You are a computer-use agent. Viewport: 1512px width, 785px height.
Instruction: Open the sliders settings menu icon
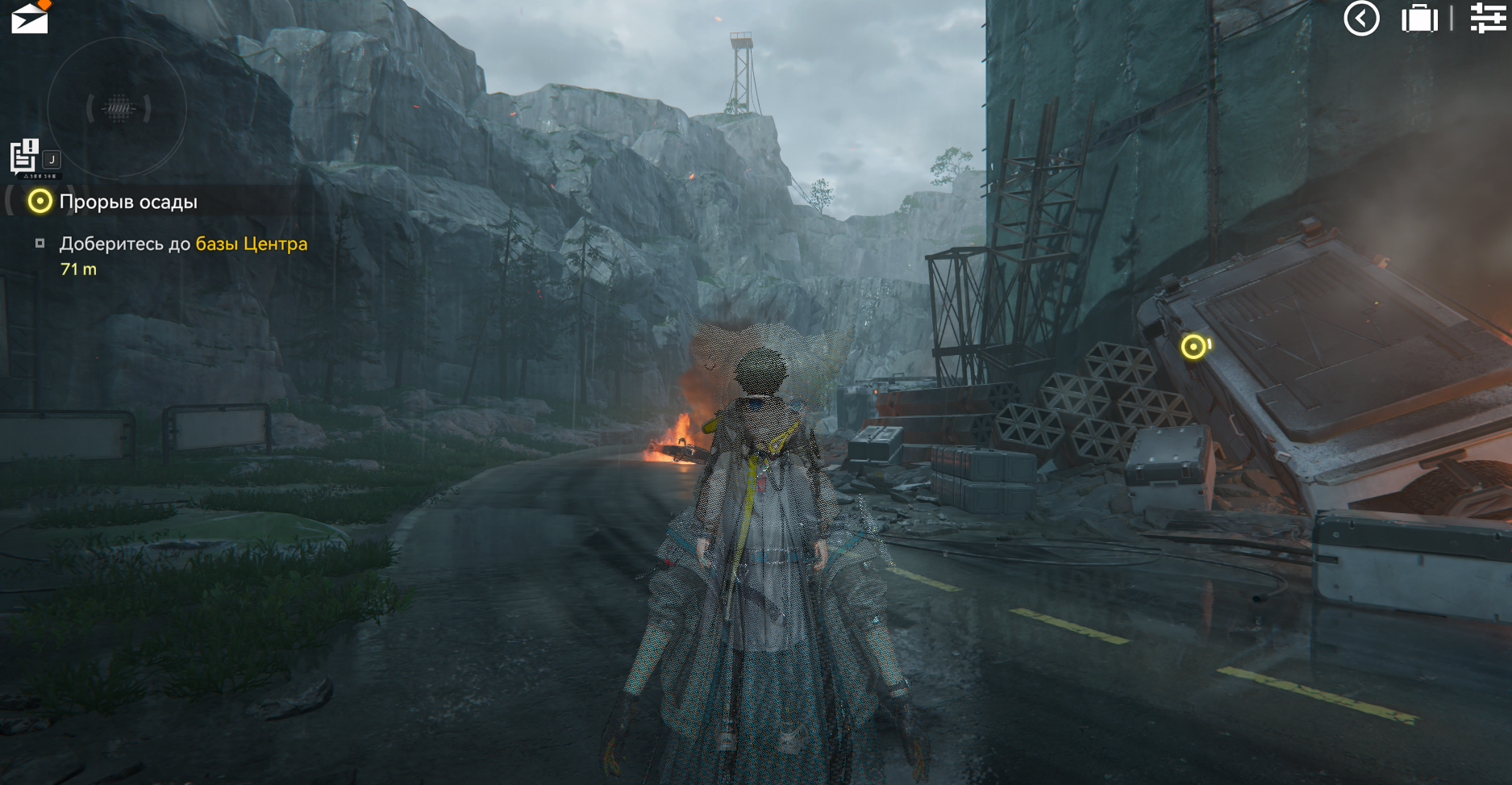coord(1487,18)
